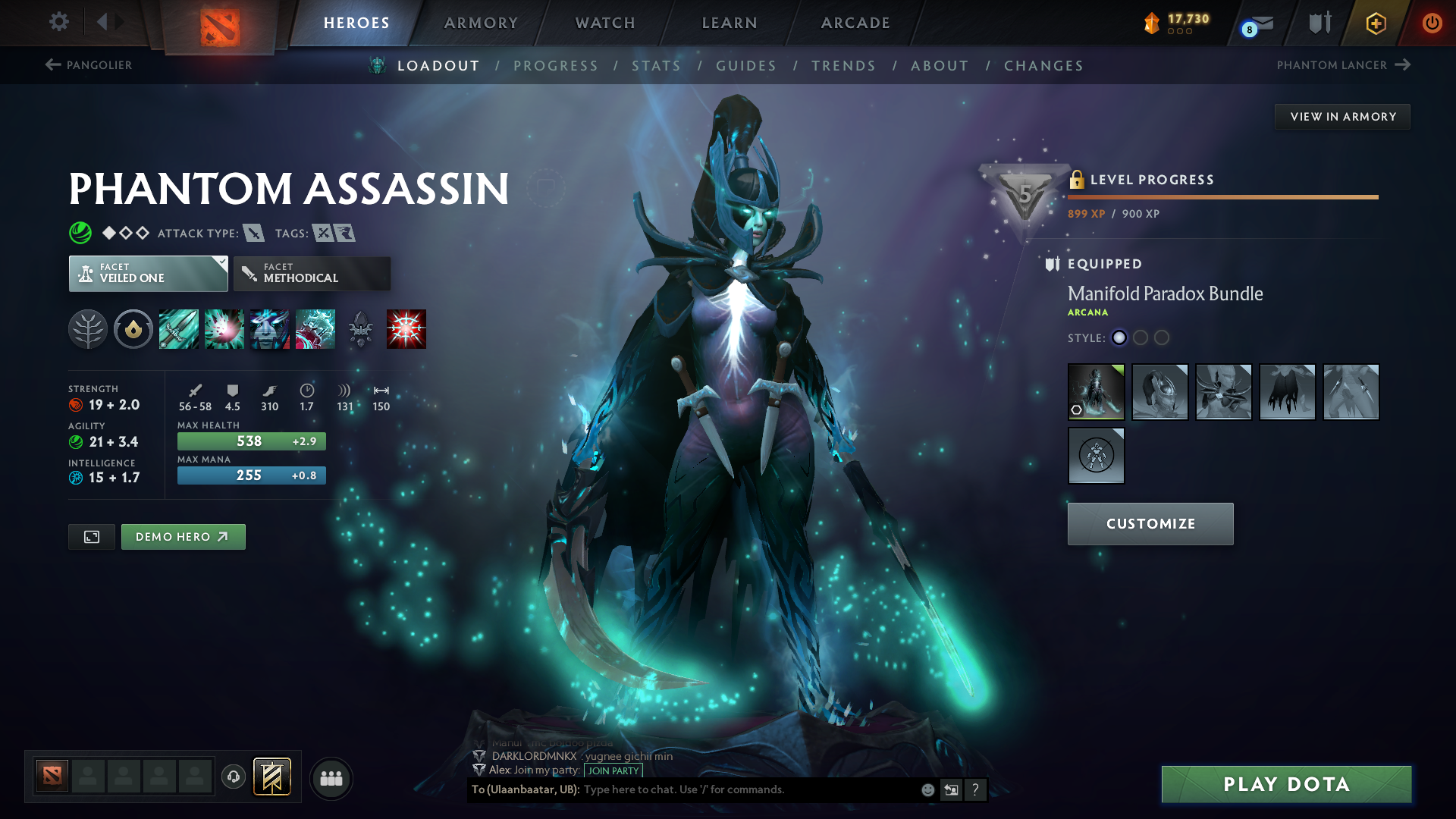Screen dimensions: 1456x819
Task: Click the Blur ability icon
Action: [x=270, y=329]
